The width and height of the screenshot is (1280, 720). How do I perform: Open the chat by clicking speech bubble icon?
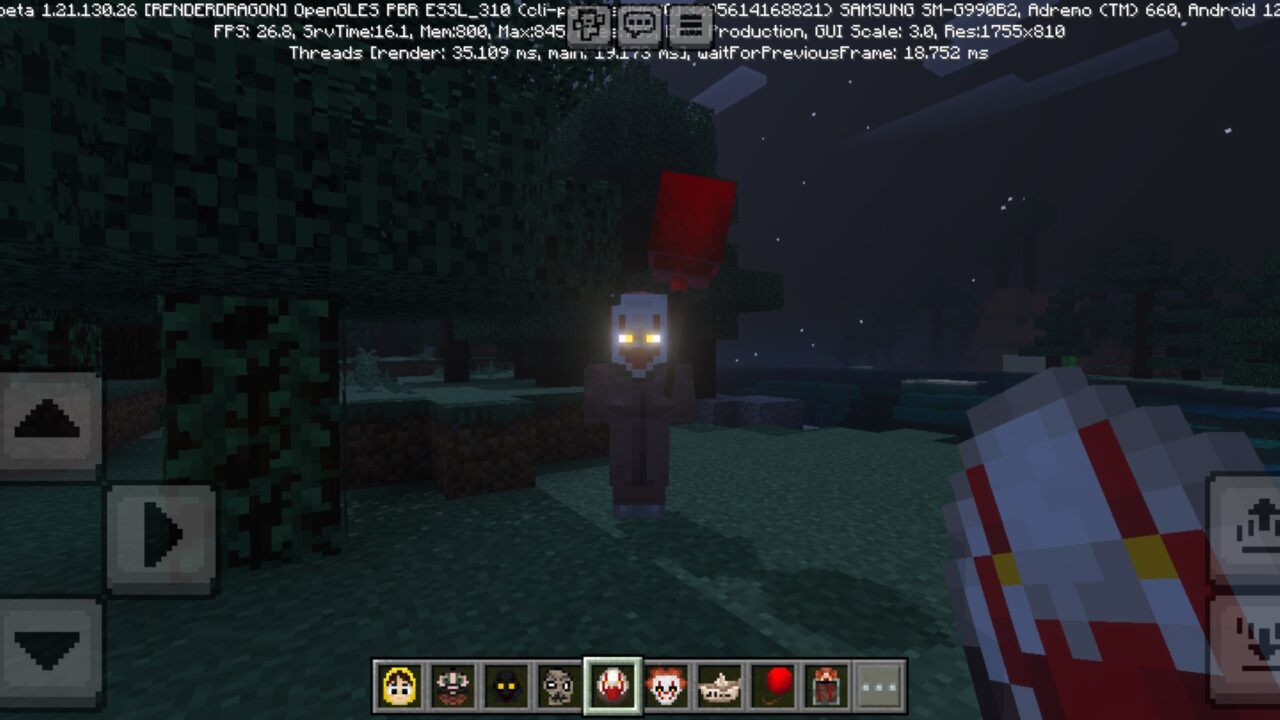click(638, 24)
